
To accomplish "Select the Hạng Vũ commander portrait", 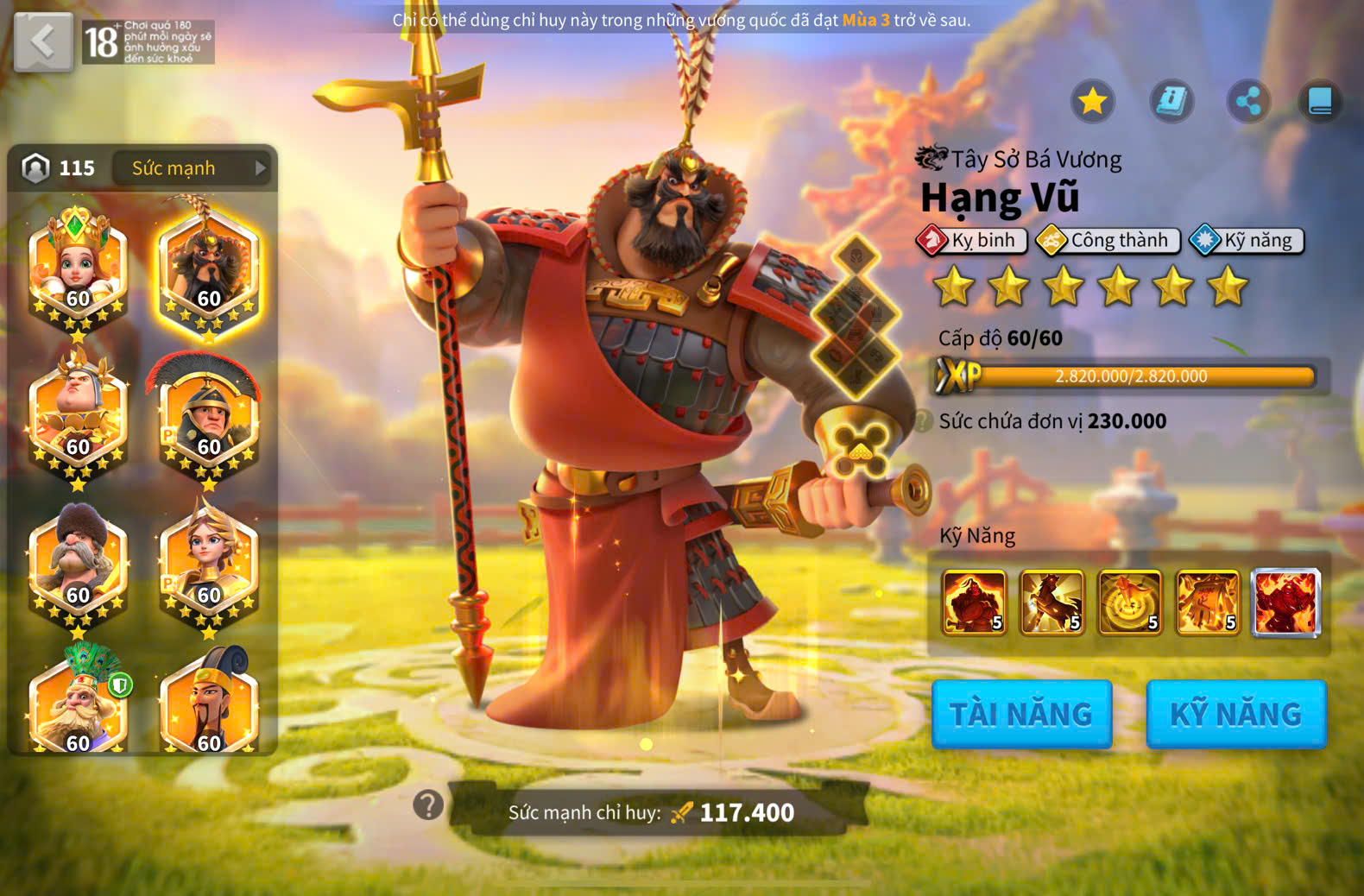I will coord(208,269).
